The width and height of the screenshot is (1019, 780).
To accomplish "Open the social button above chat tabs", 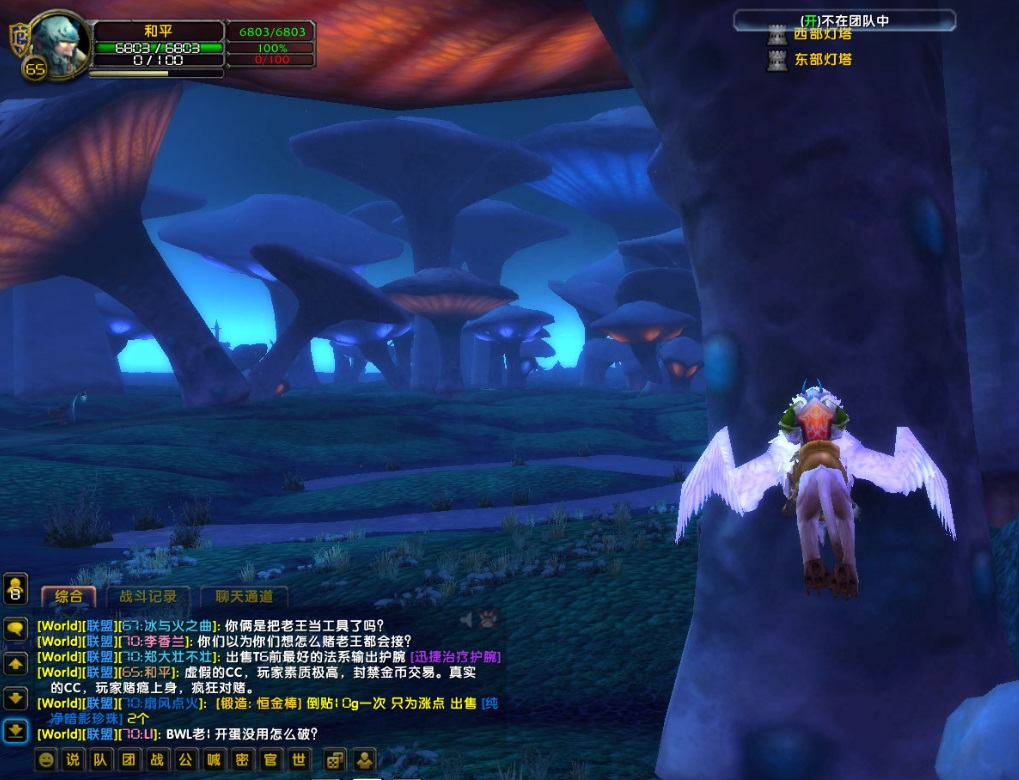I will pyautogui.click(x=15, y=589).
